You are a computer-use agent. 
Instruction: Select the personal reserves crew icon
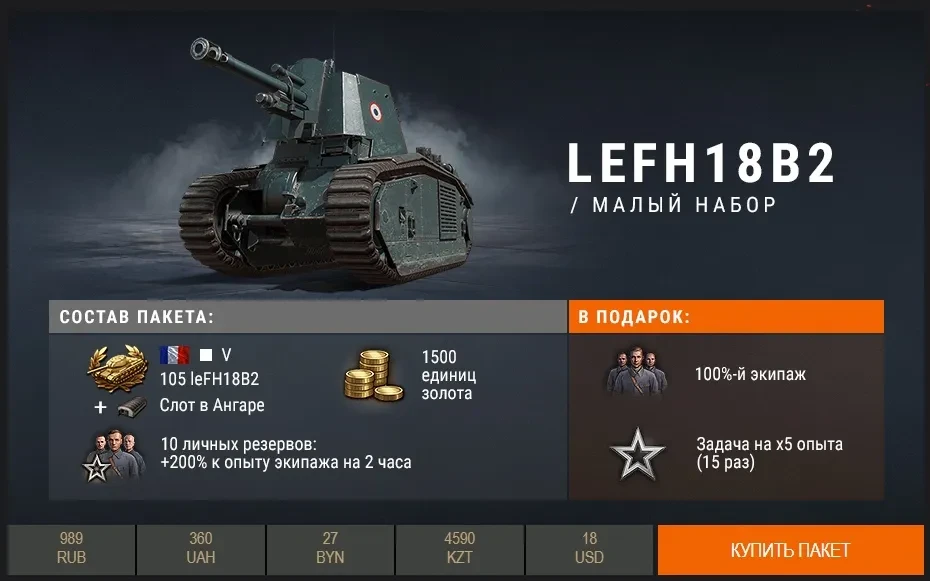click(111, 455)
